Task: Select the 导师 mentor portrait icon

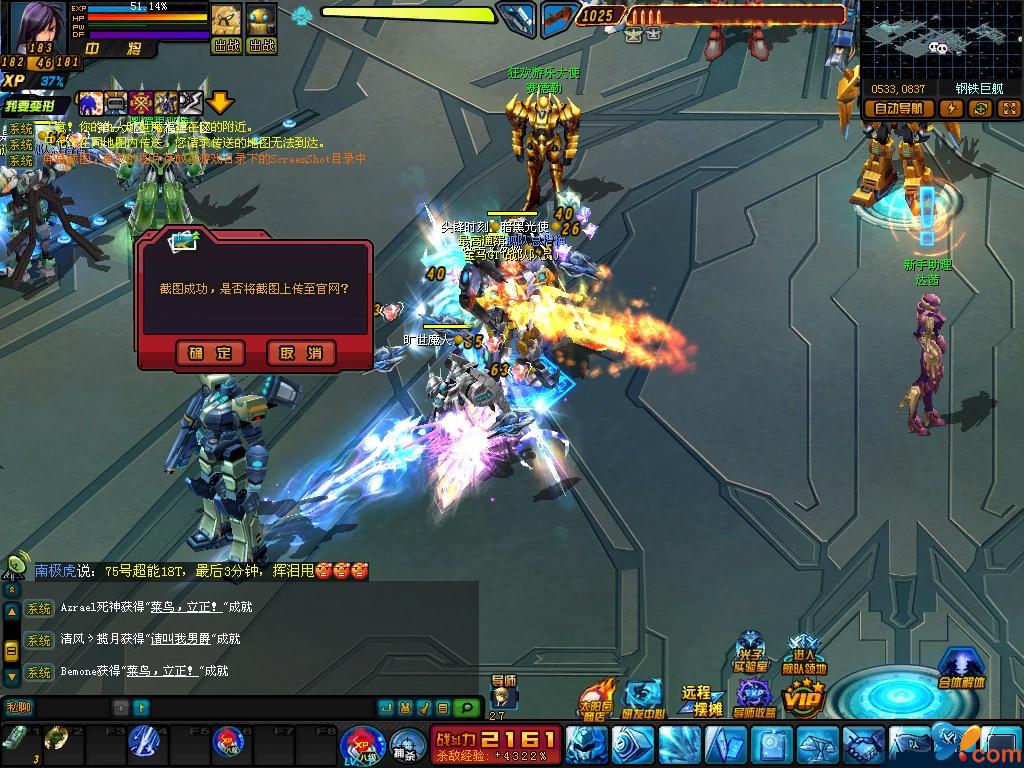Action: click(x=501, y=697)
